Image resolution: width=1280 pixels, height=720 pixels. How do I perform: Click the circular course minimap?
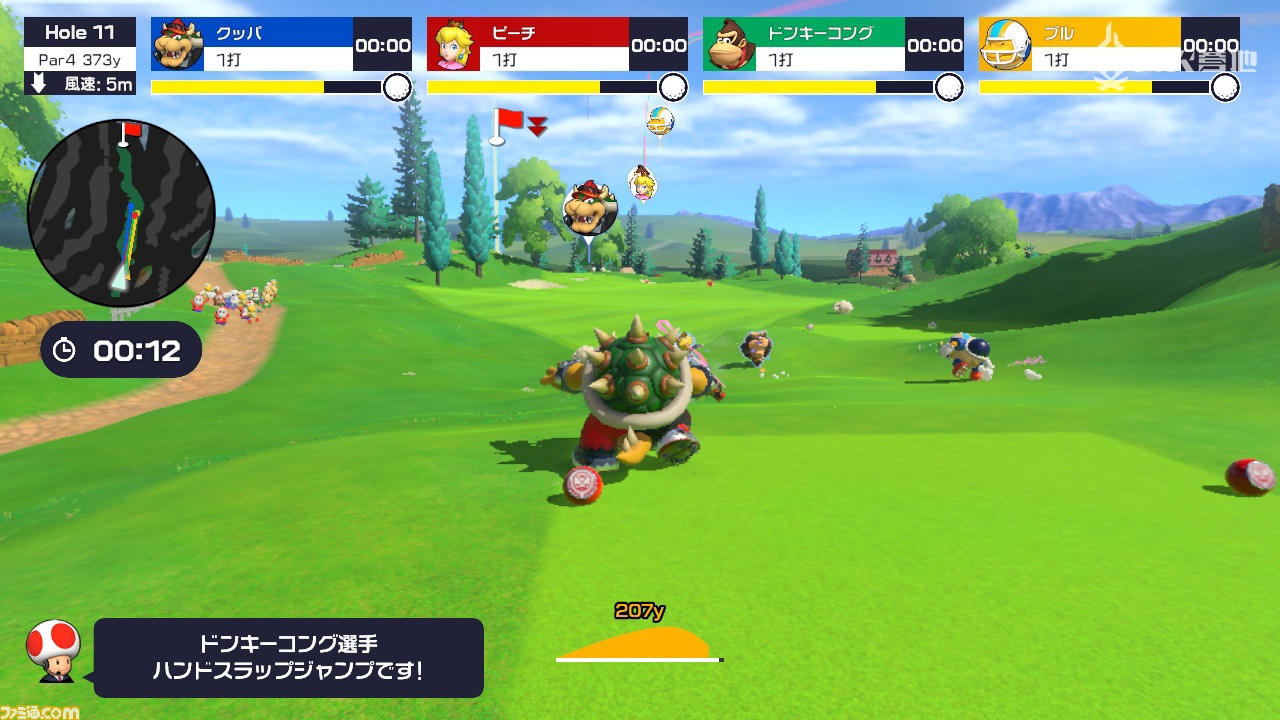coord(121,213)
